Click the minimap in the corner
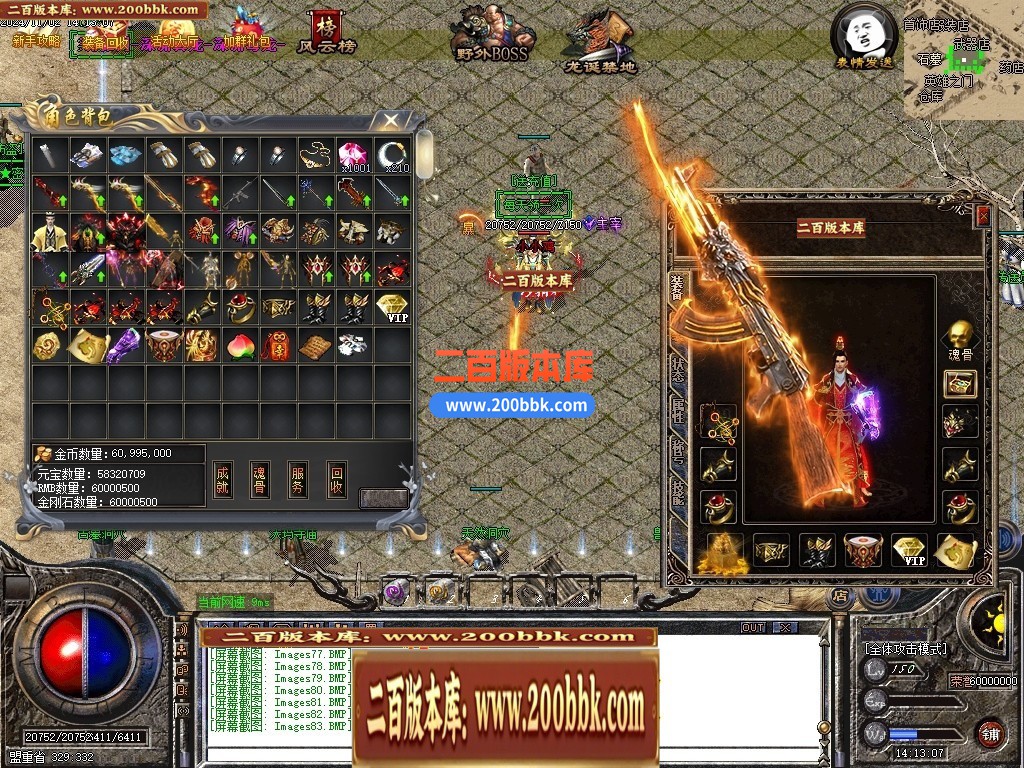This screenshot has height=768, width=1024. (x=962, y=58)
